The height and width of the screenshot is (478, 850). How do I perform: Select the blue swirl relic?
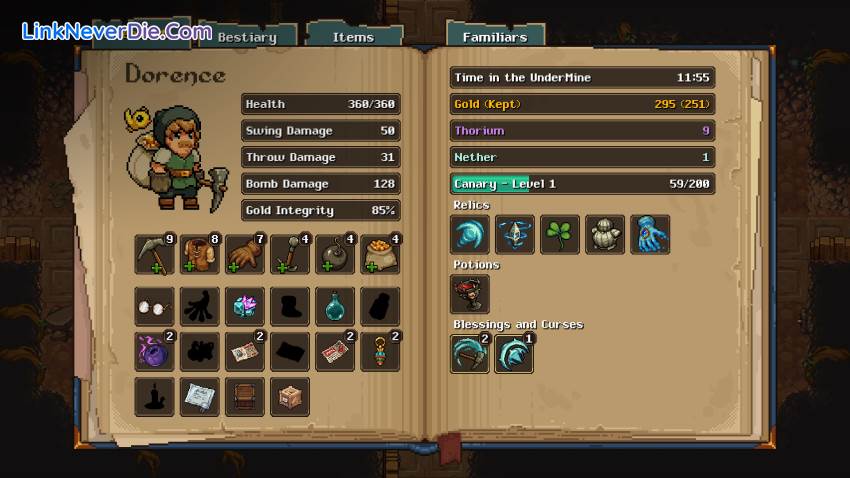470,235
